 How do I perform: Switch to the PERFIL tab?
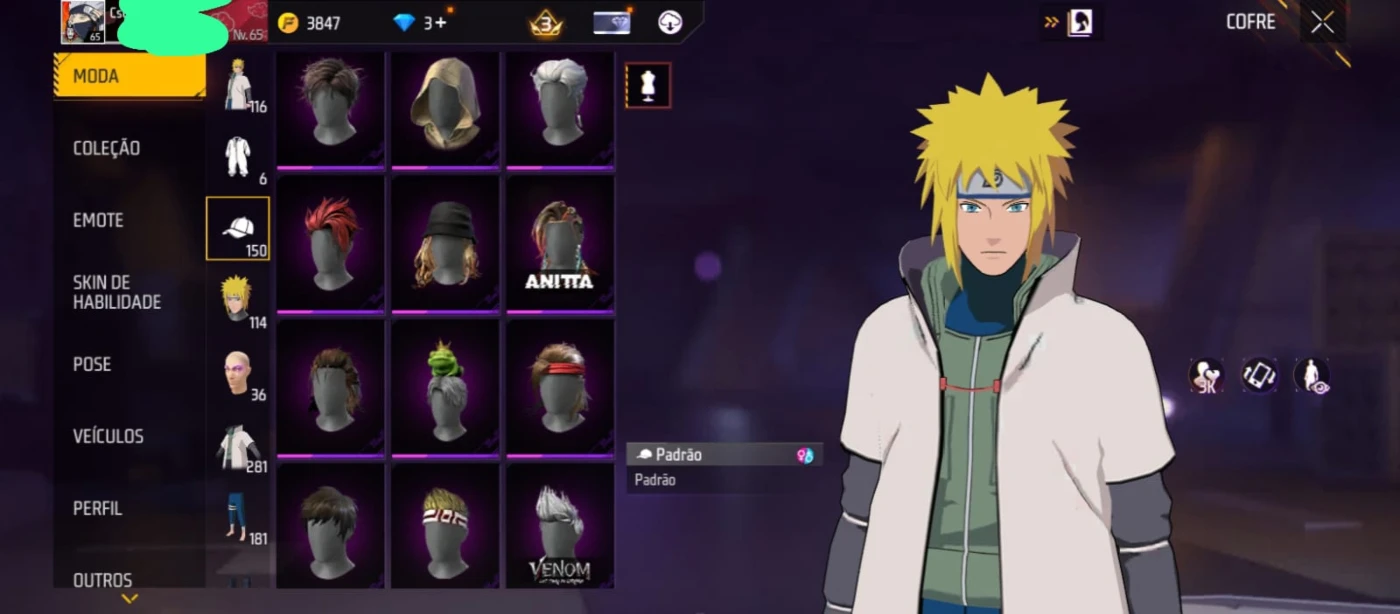98,508
